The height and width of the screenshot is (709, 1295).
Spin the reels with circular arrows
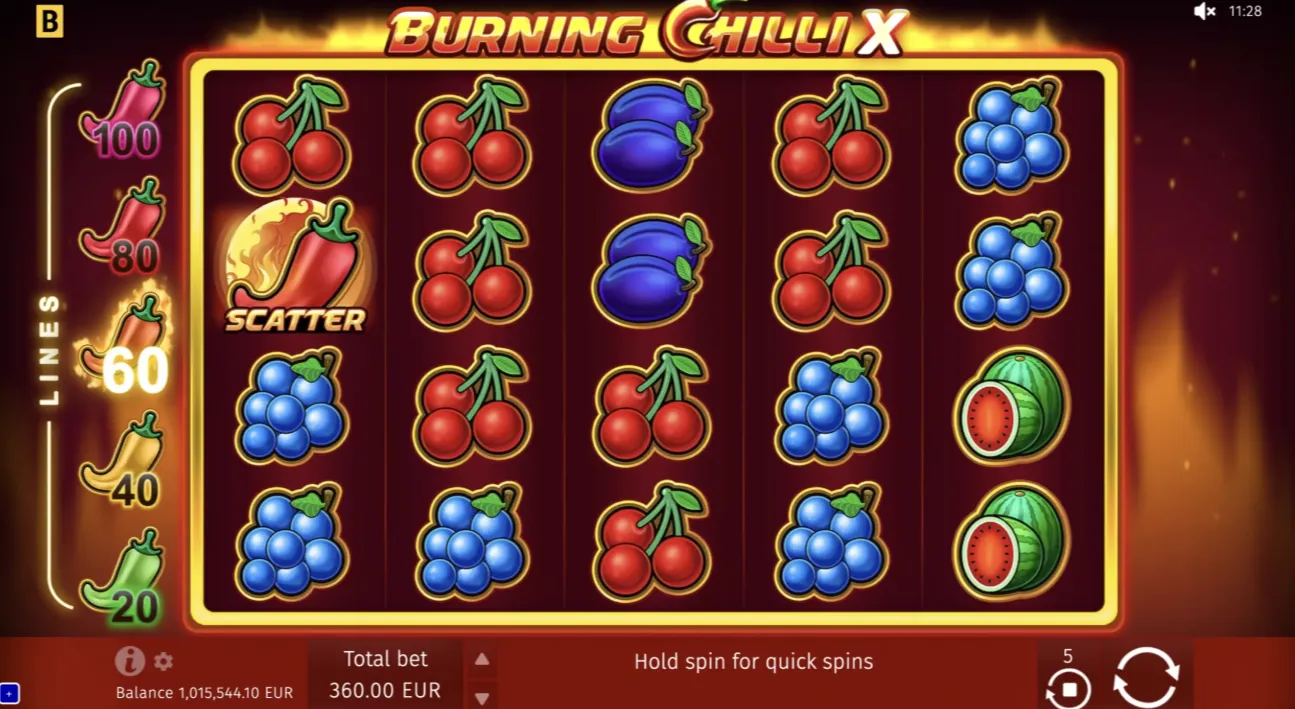(x=1146, y=678)
